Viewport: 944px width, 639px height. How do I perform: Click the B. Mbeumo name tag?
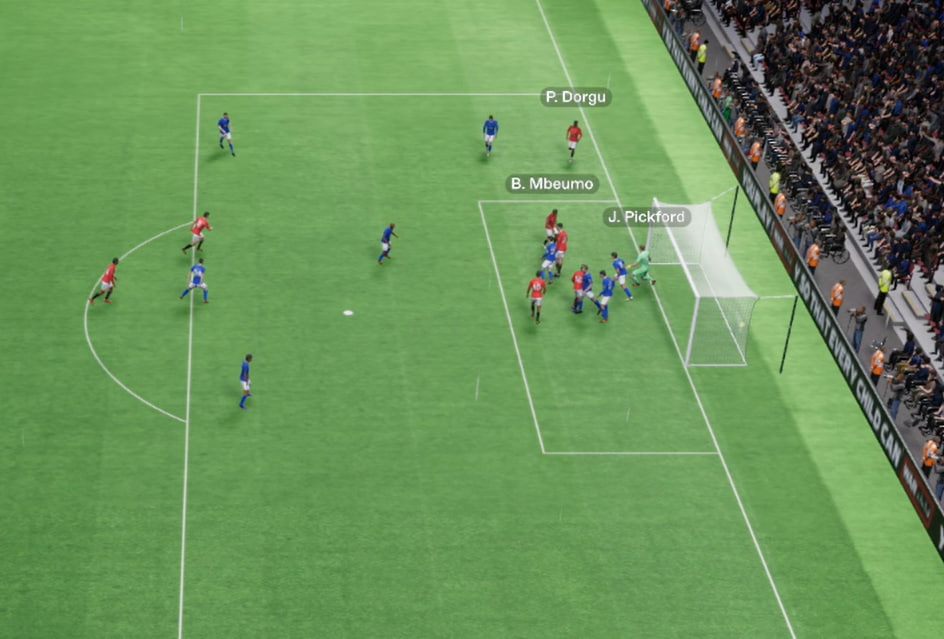pos(552,184)
